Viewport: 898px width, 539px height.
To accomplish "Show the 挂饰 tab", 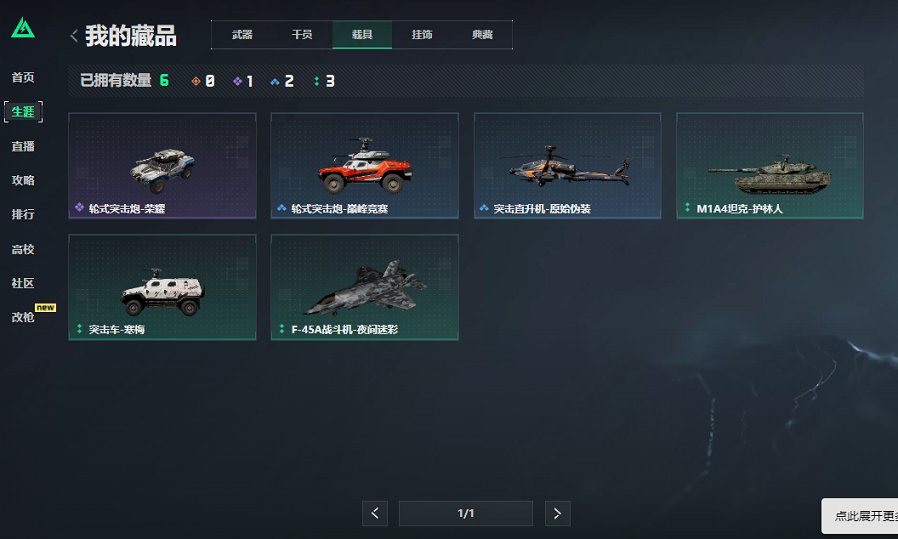I will (x=422, y=35).
